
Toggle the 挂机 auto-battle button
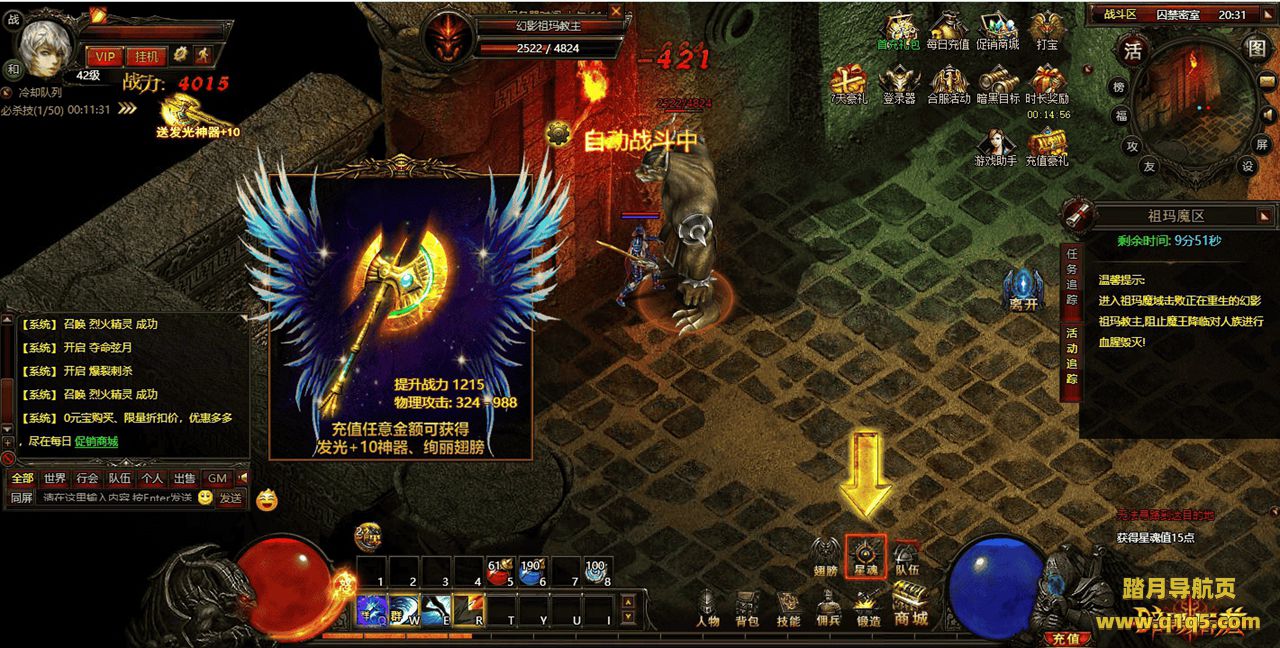coord(145,56)
